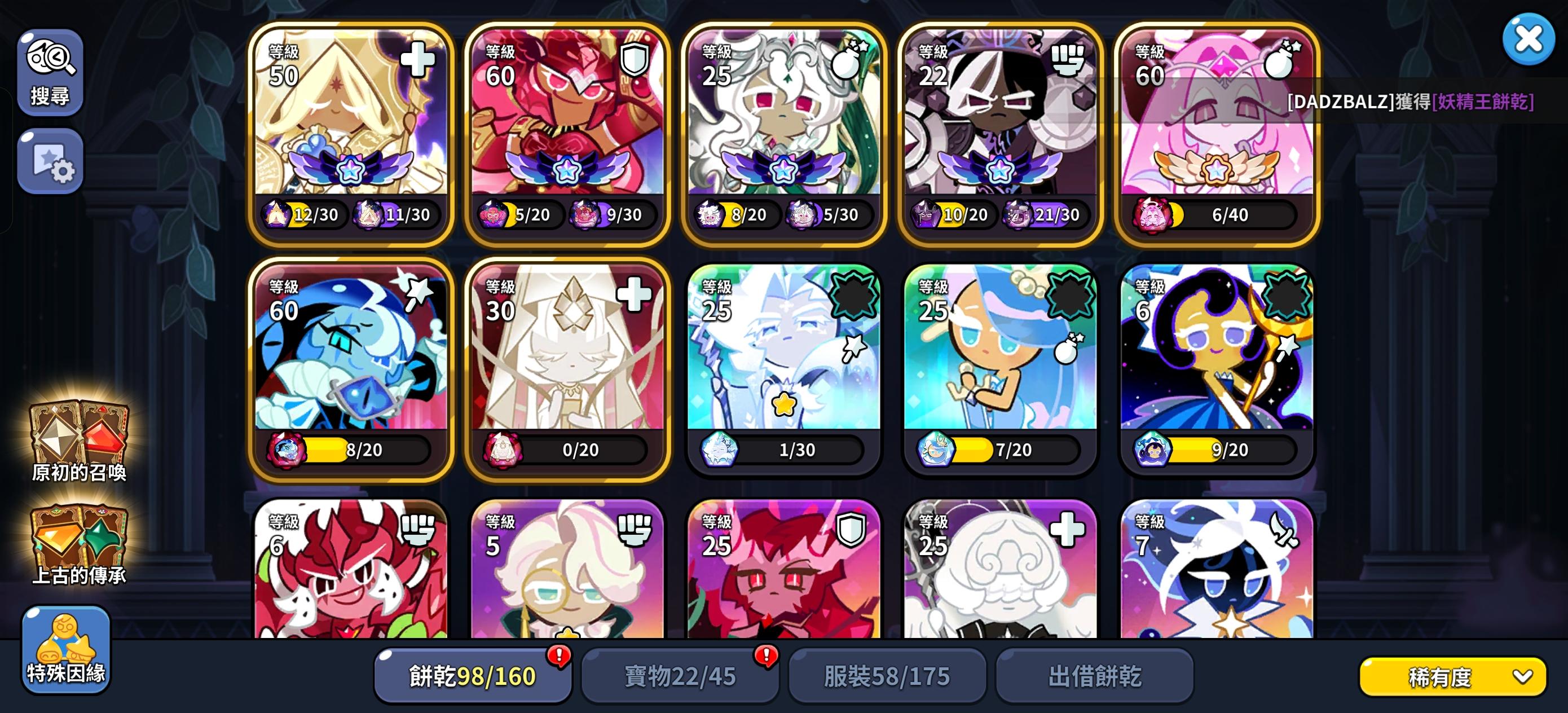Switch to the 寶物22/45 treasures tab

point(680,675)
